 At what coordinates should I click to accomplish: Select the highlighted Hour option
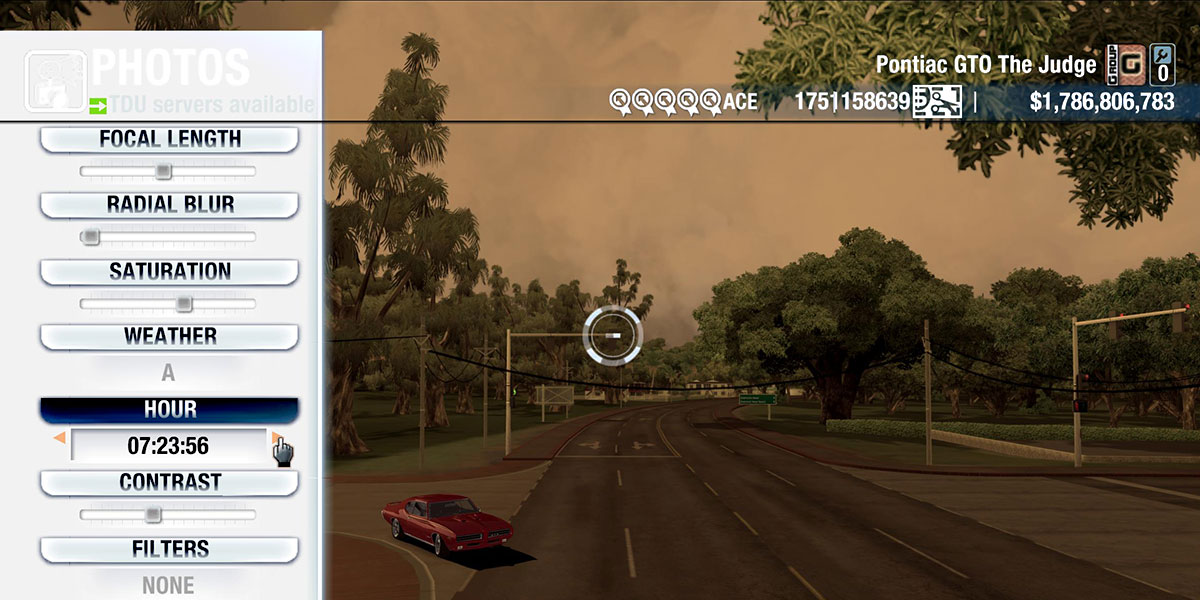pos(169,410)
